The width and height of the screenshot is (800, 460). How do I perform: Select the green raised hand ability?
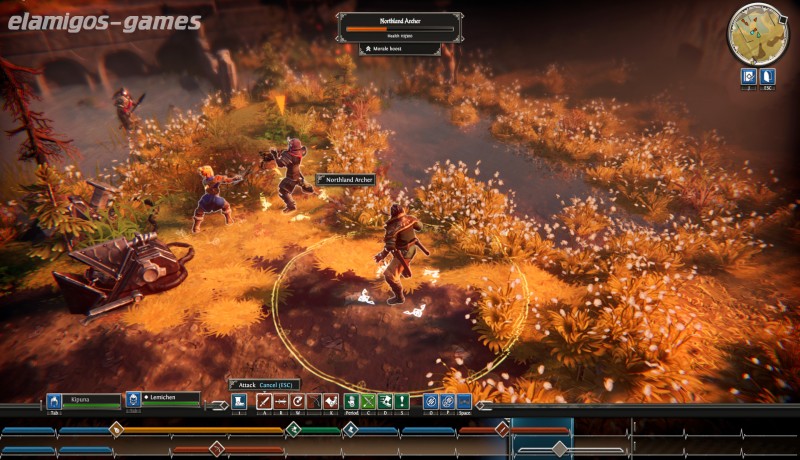351,401
